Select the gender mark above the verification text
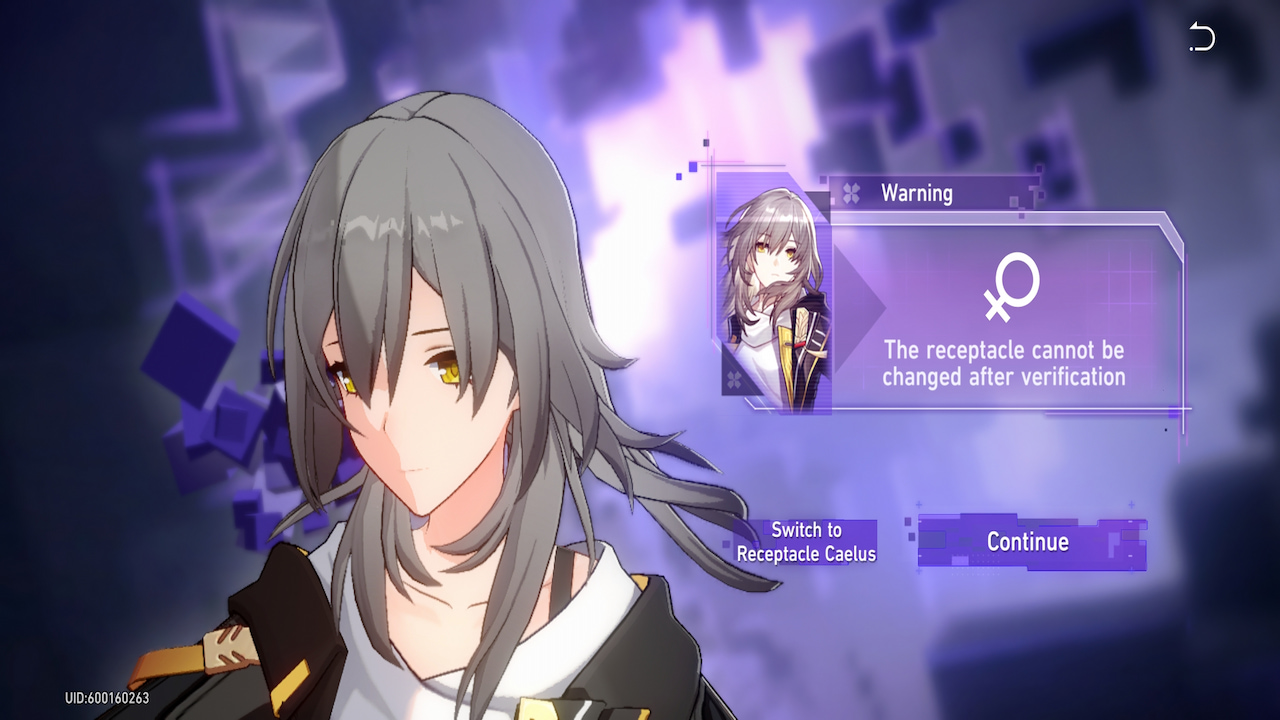Screen dimensions: 1280x720 (1014, 288)
